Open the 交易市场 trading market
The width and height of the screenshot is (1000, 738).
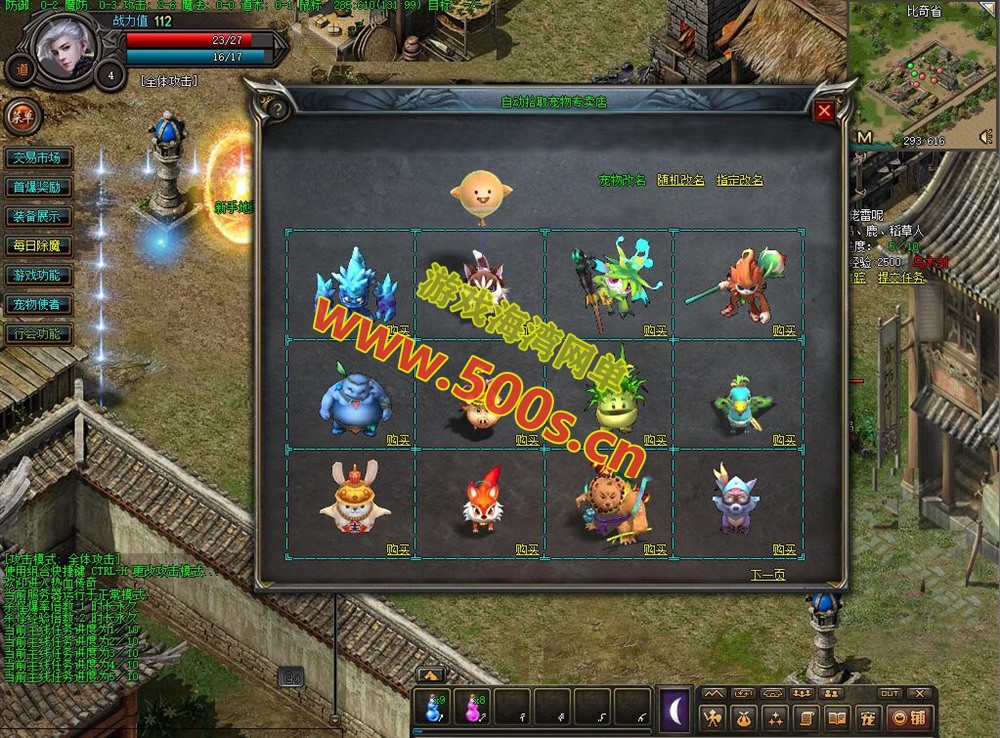coord(37,158)
